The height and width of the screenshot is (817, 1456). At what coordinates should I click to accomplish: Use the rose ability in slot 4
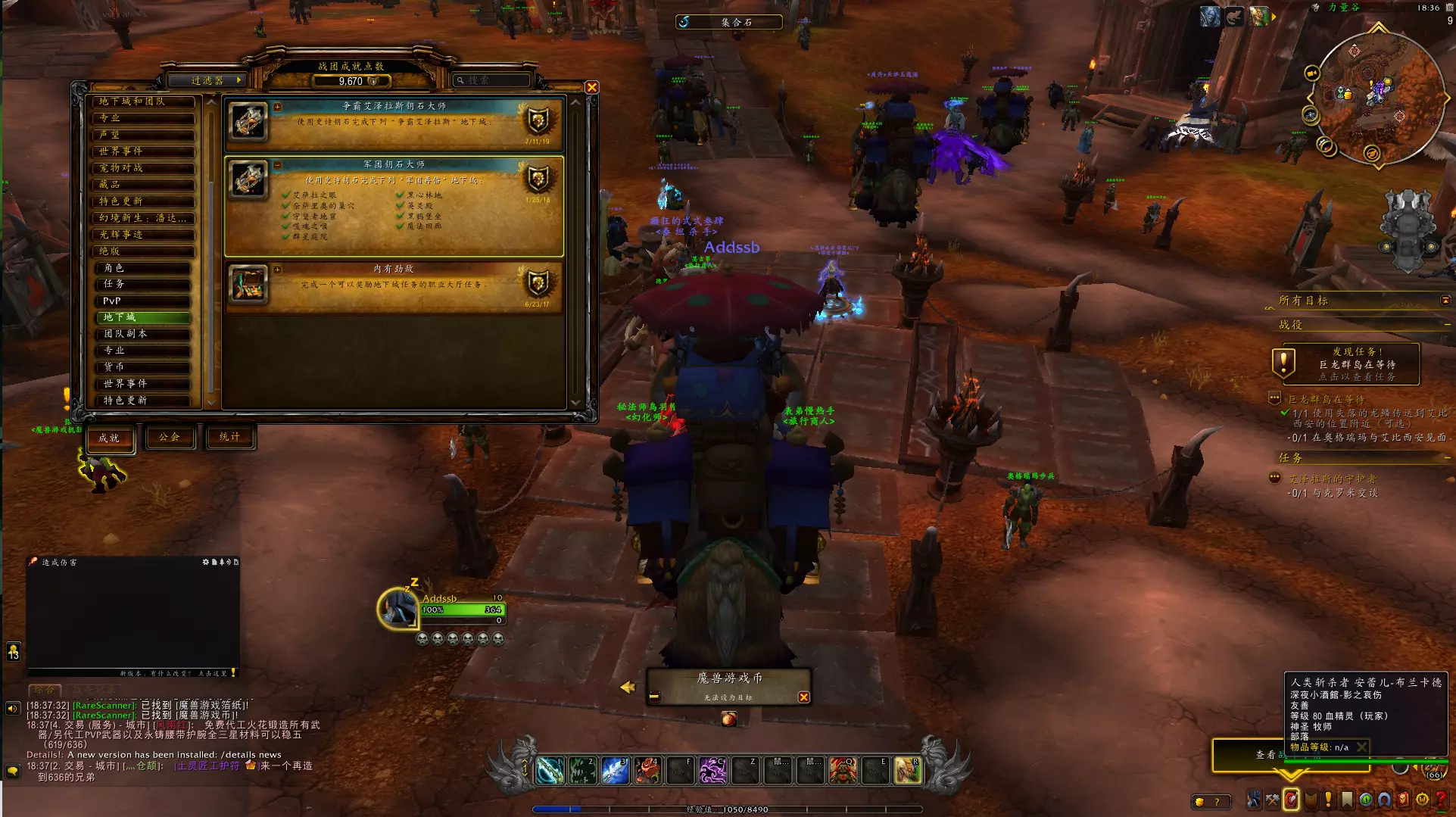648,771
